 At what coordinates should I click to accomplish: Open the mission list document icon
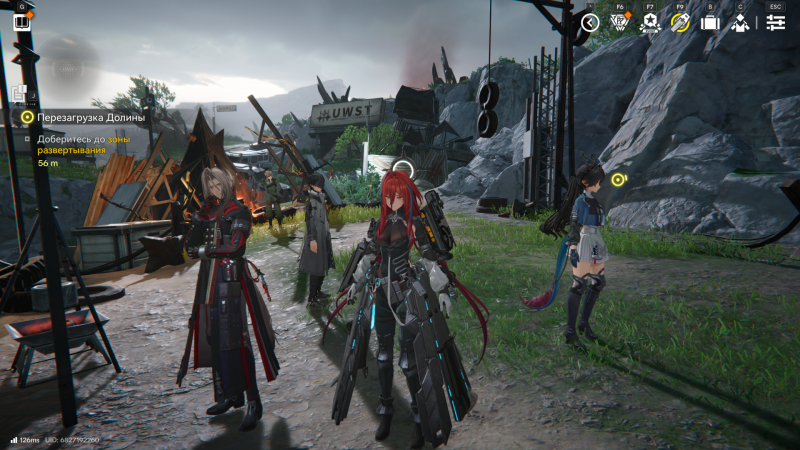19,93
